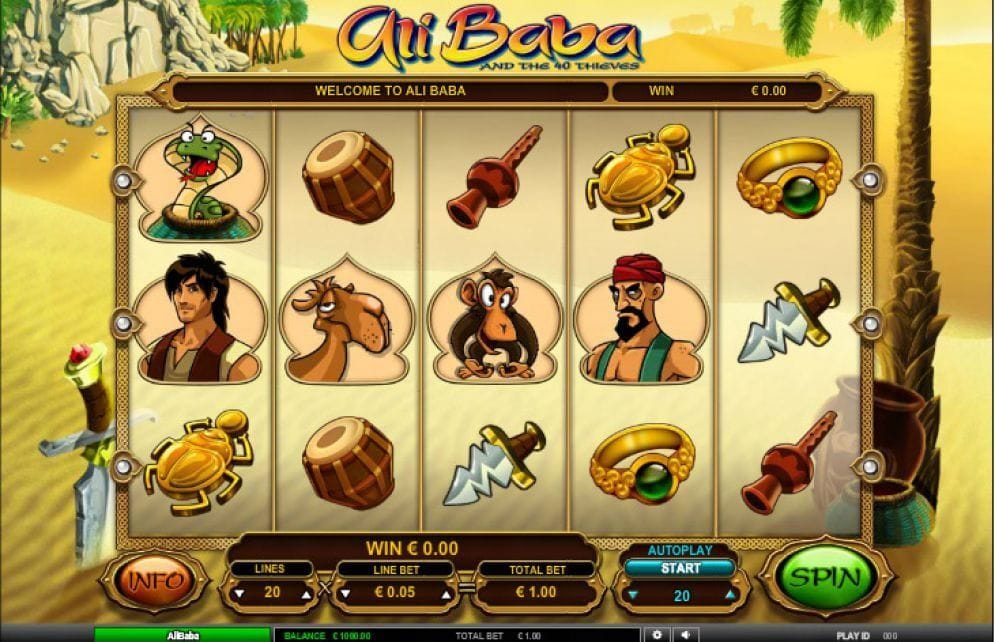Open settings via the gear icon
This screenshot has width=995, height=642.
[x=656, y=635]
